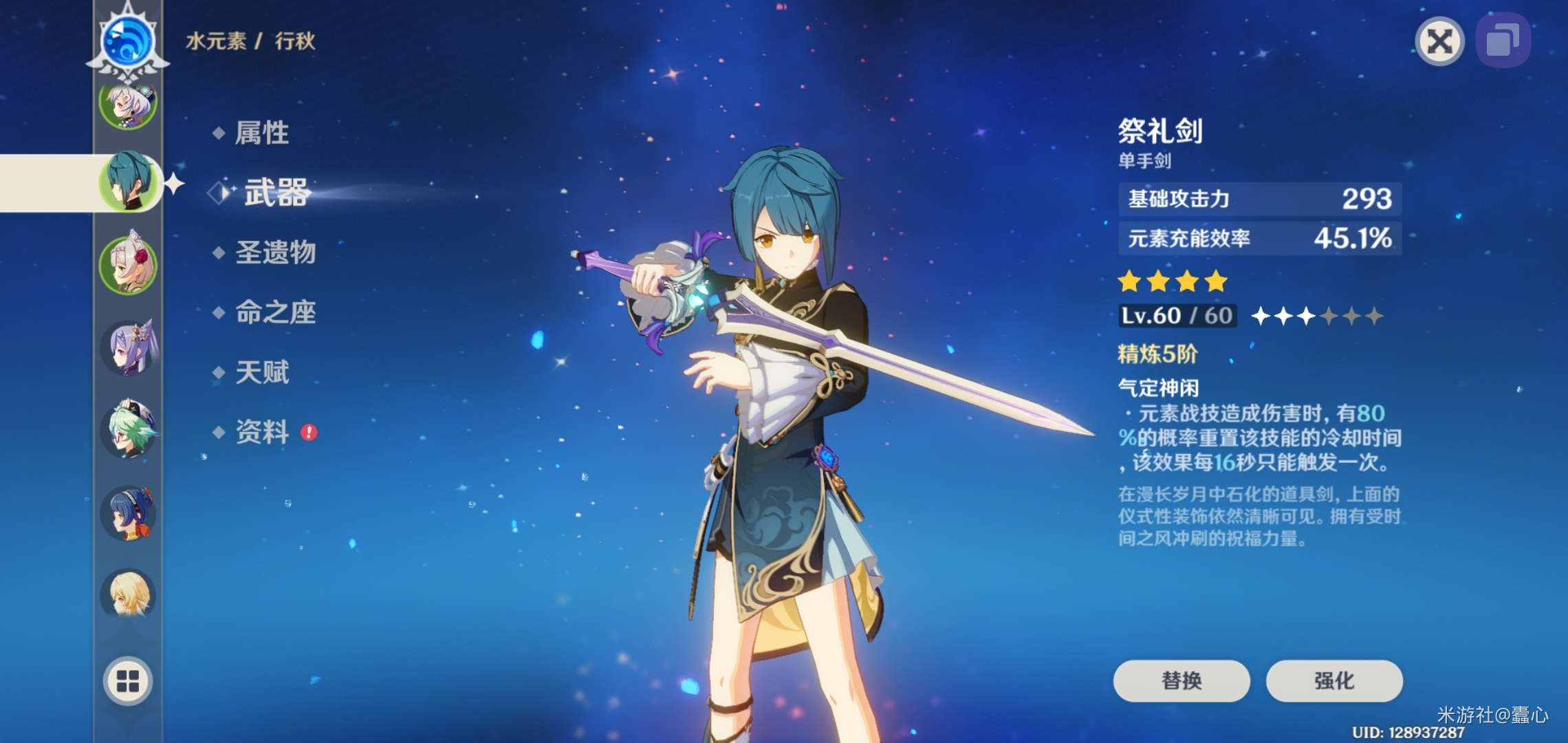Select the blue-haired Xingqiu portrait

click(129, 182)
